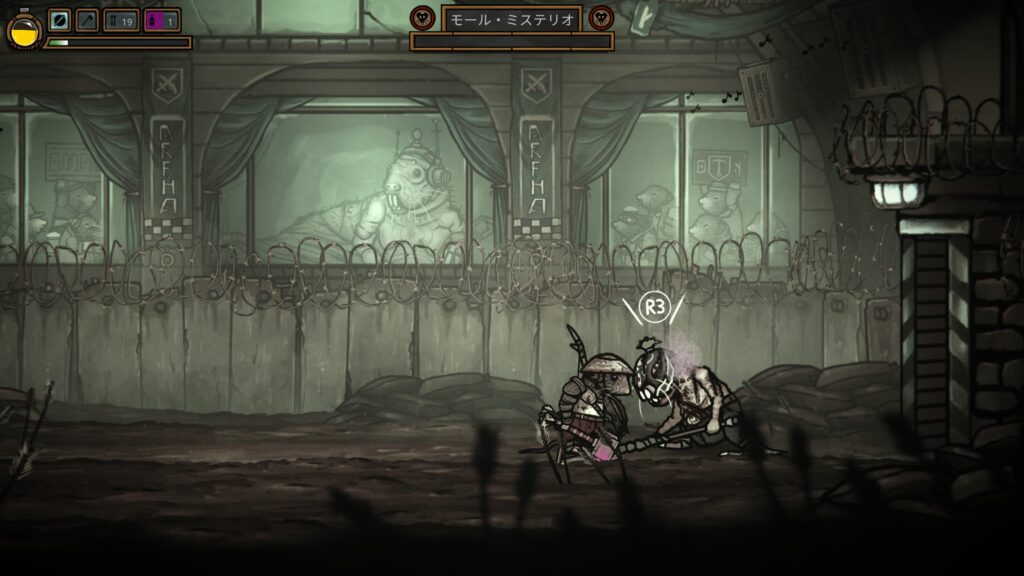Select the round shield slot
The height and width of the screenshot is (576, 1024).
tap(59, 21)
